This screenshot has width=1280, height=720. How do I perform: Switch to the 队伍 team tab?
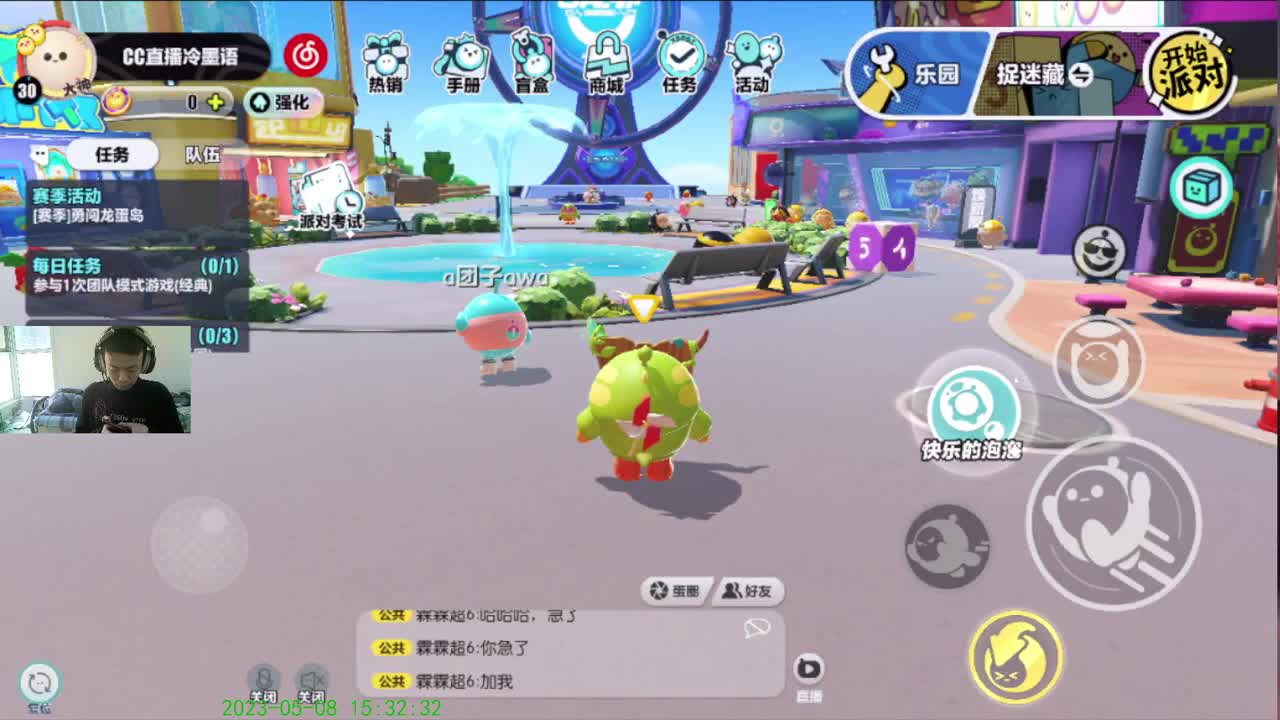205,155
